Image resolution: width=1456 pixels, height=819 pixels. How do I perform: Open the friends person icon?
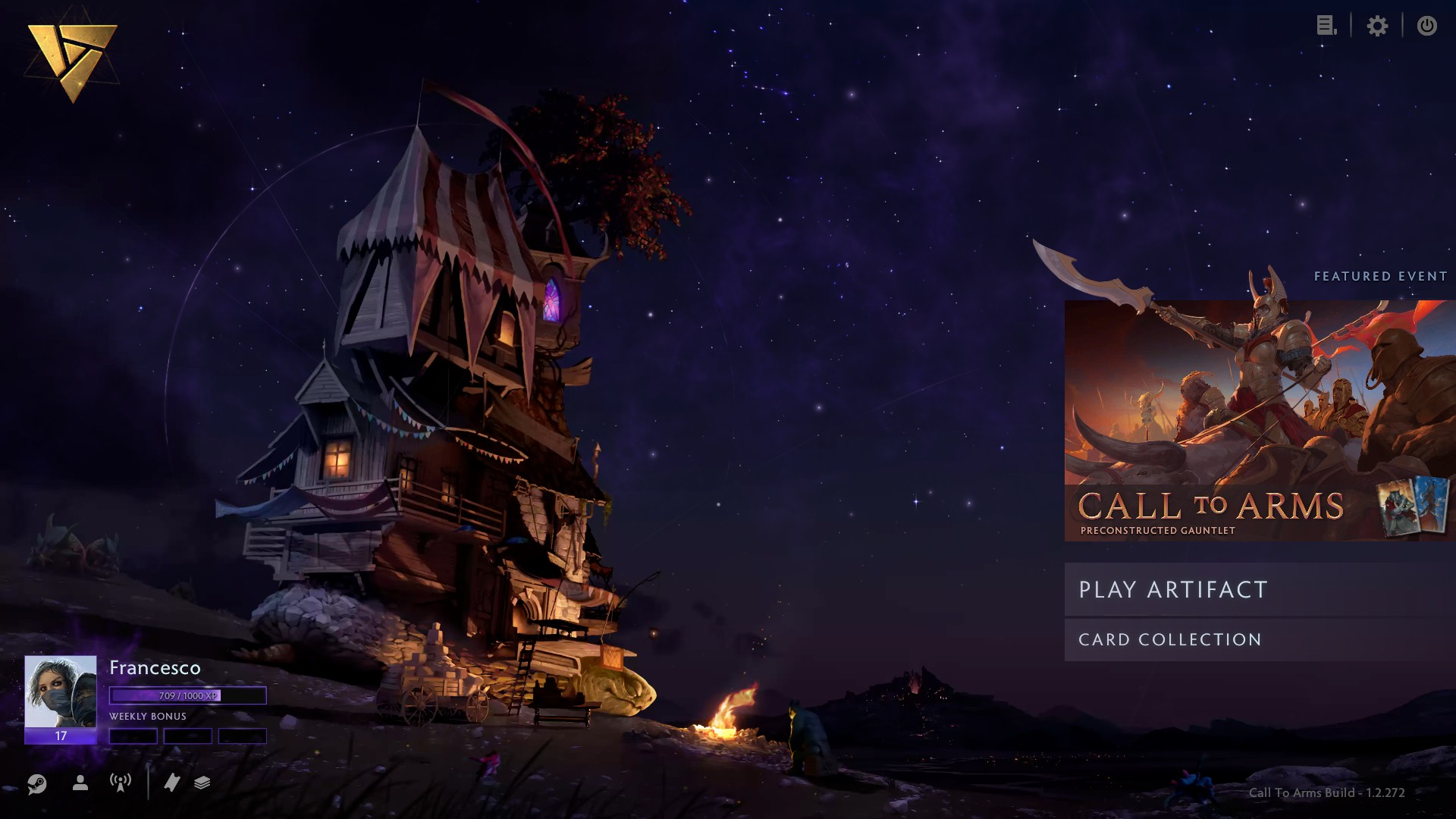[80, 783]
